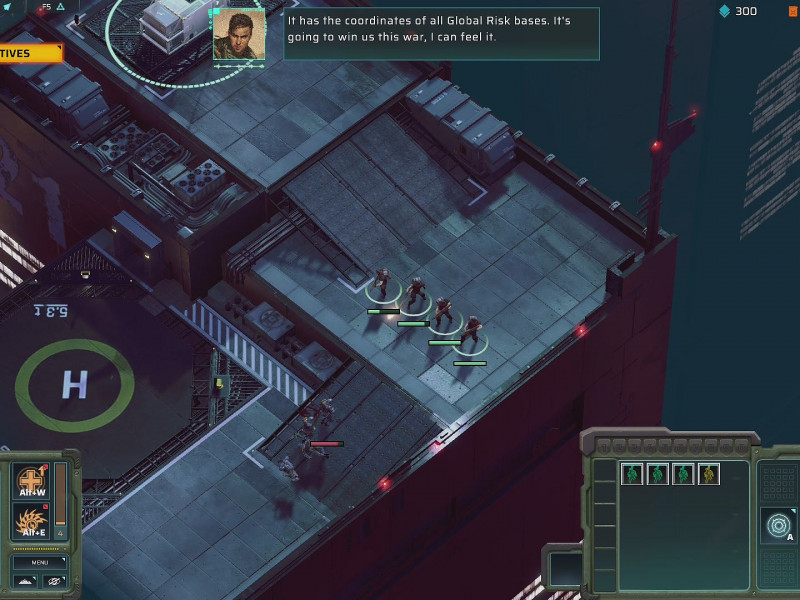Click the triangle icon beside F5
The width and height of the screenshot is (800, 600).
[x=61, y=7]
